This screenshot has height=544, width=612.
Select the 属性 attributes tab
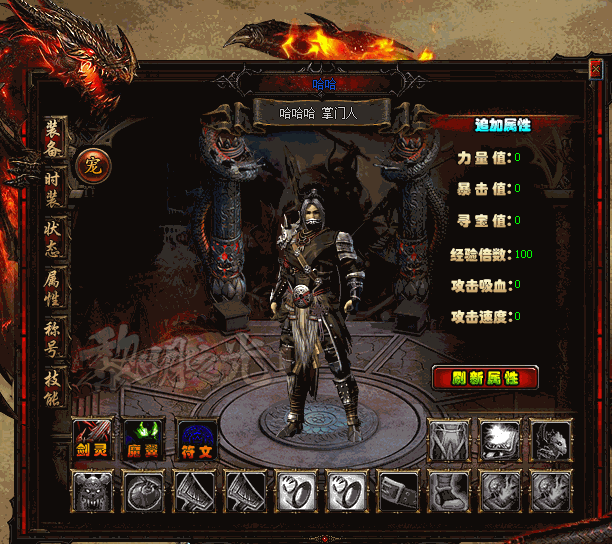coord(54,287)
